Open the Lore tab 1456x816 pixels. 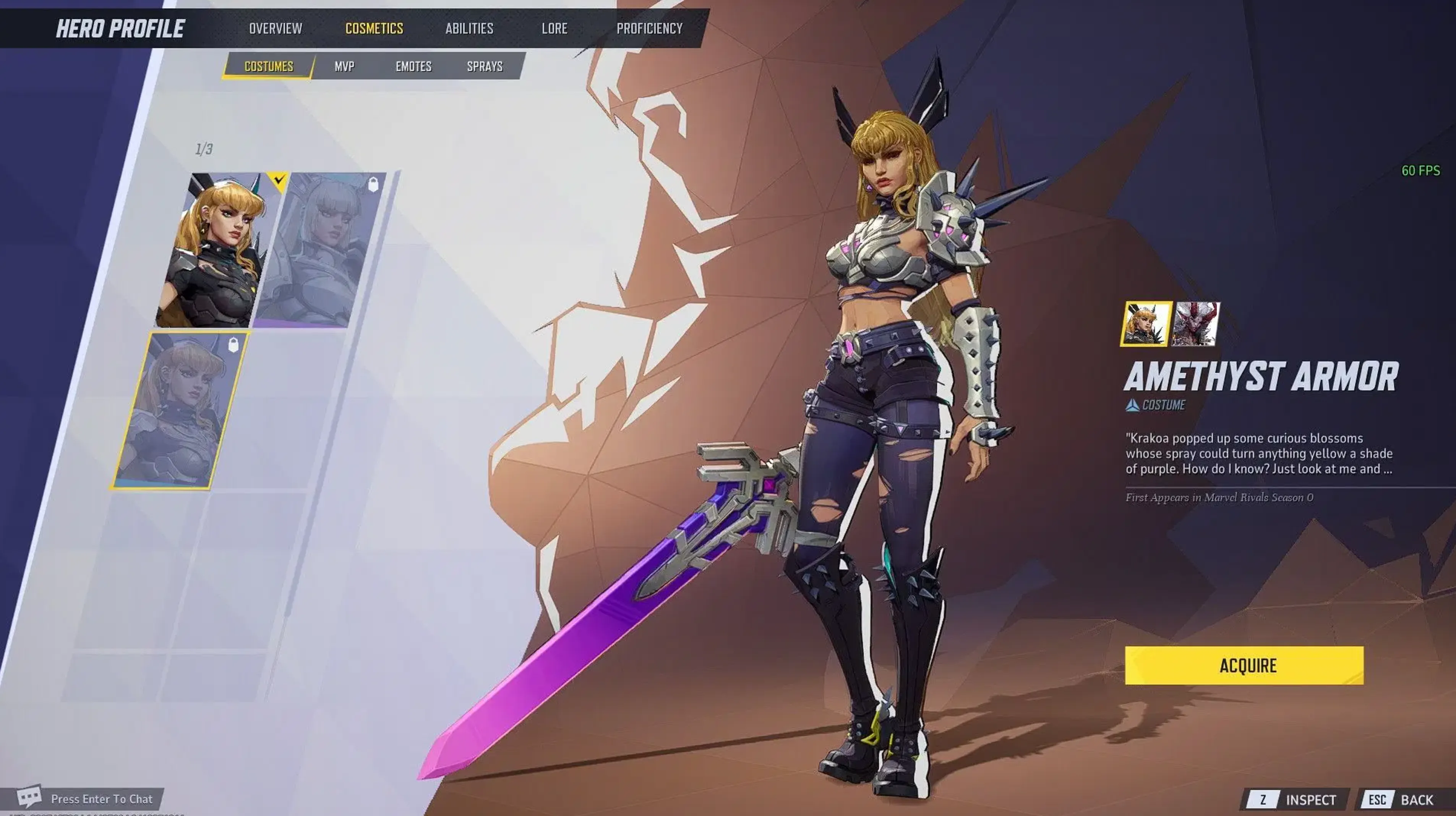coord(555,28)
